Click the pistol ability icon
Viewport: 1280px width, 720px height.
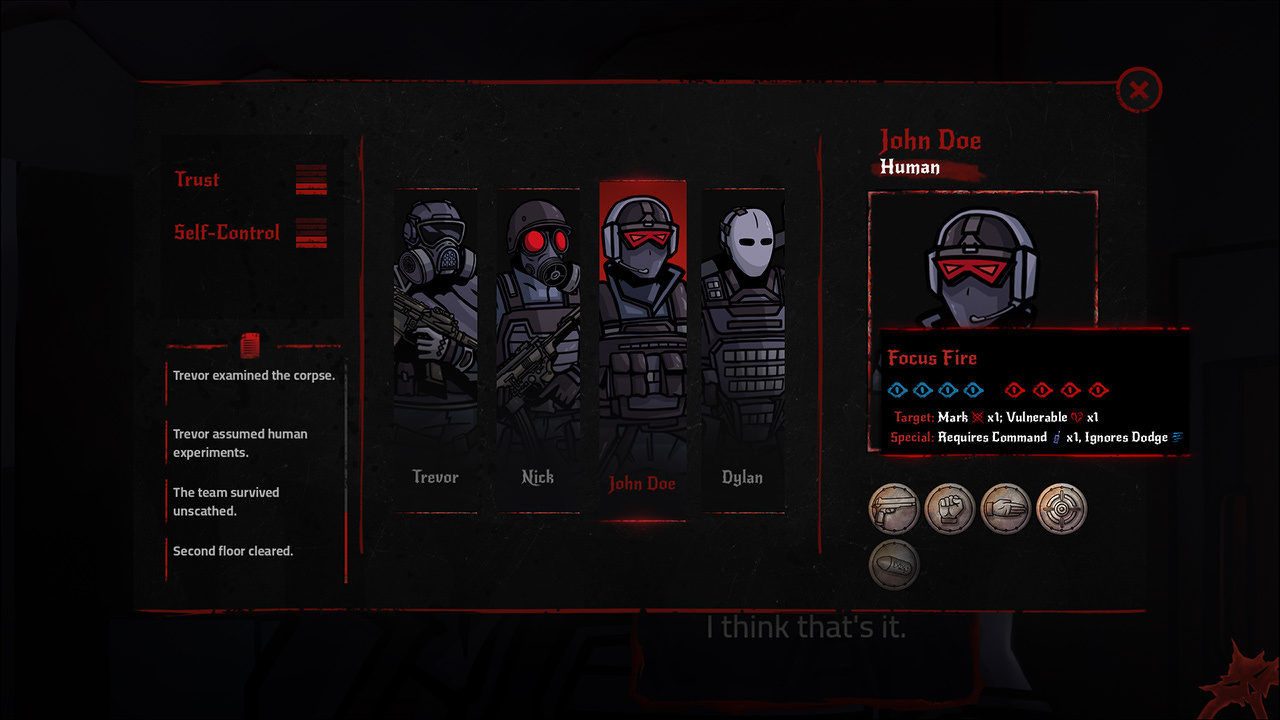click(894, 509)
